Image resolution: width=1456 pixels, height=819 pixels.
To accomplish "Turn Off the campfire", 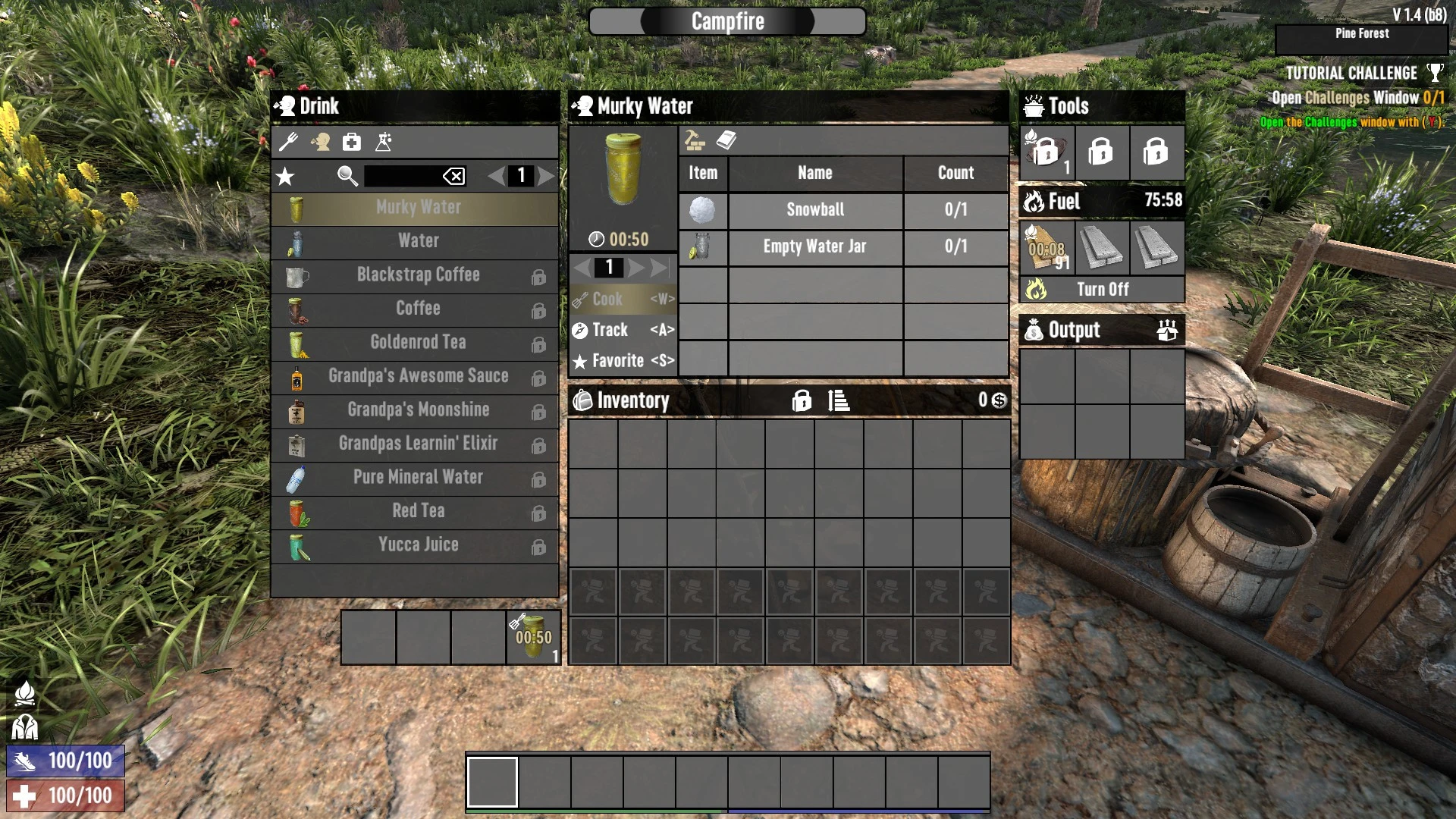I will pyautogui.click(x=1102, y=290).
